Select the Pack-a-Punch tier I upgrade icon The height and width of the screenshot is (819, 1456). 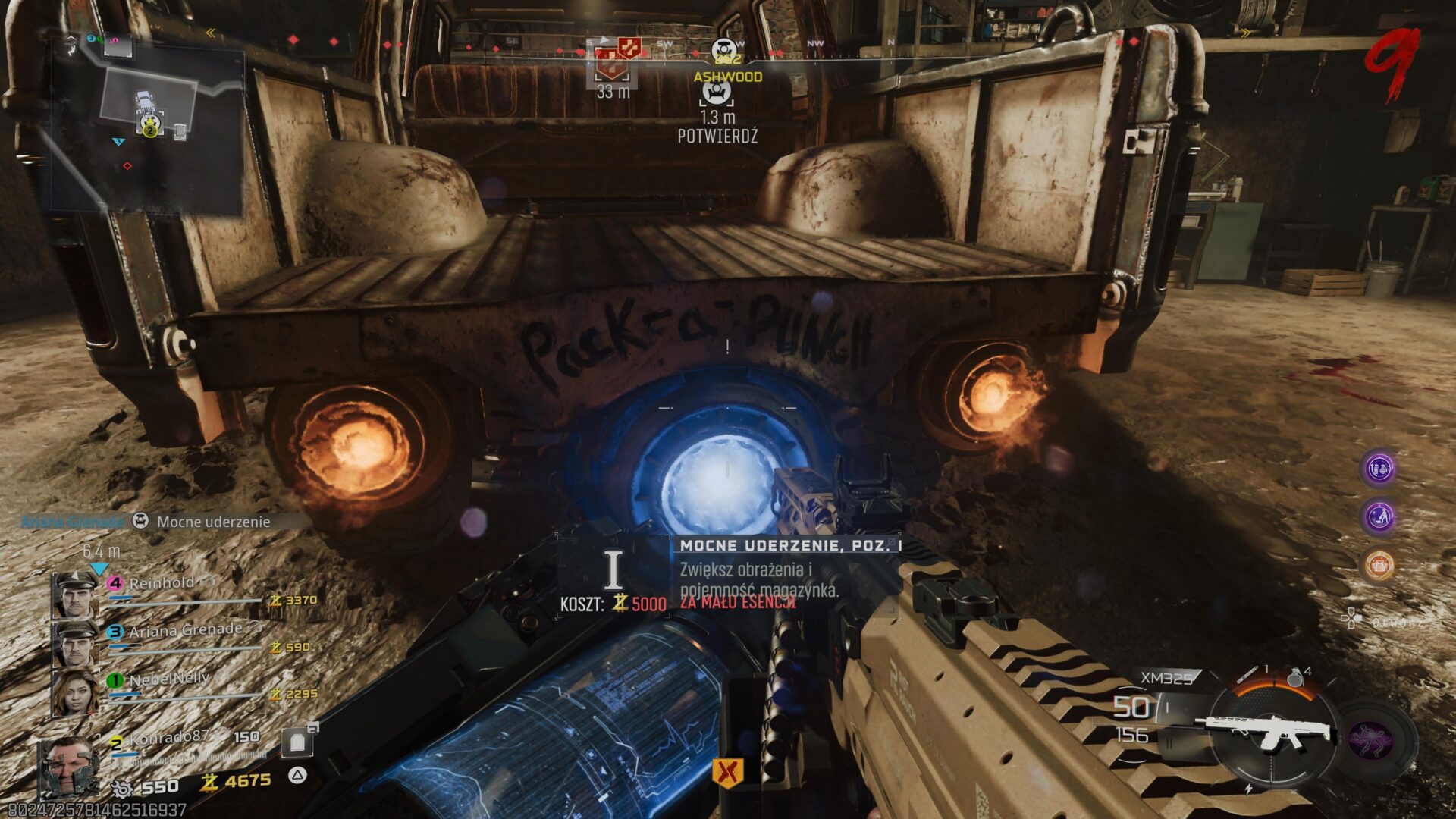[613, 570]
